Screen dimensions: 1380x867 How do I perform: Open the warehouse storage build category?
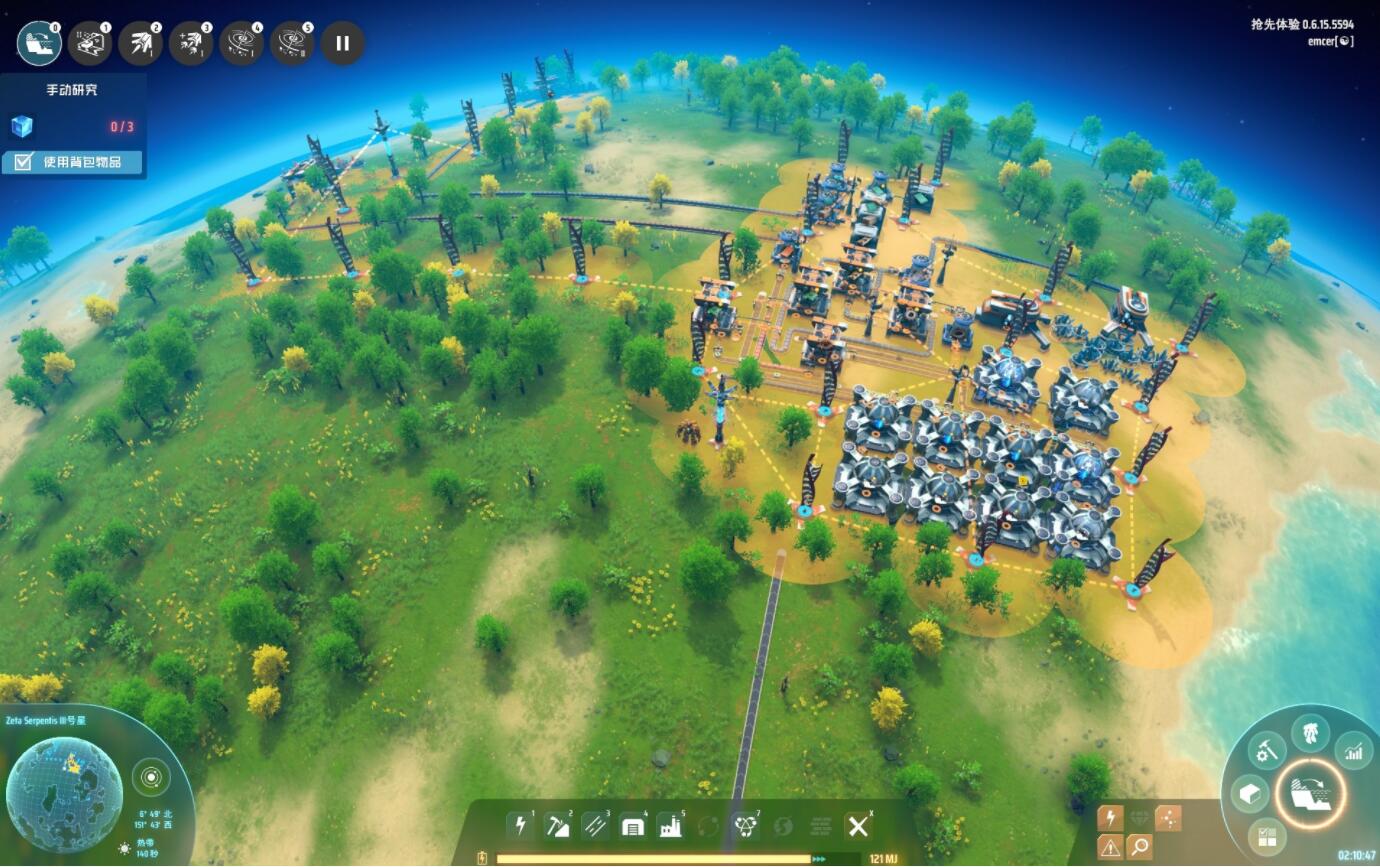click(632, 825)
